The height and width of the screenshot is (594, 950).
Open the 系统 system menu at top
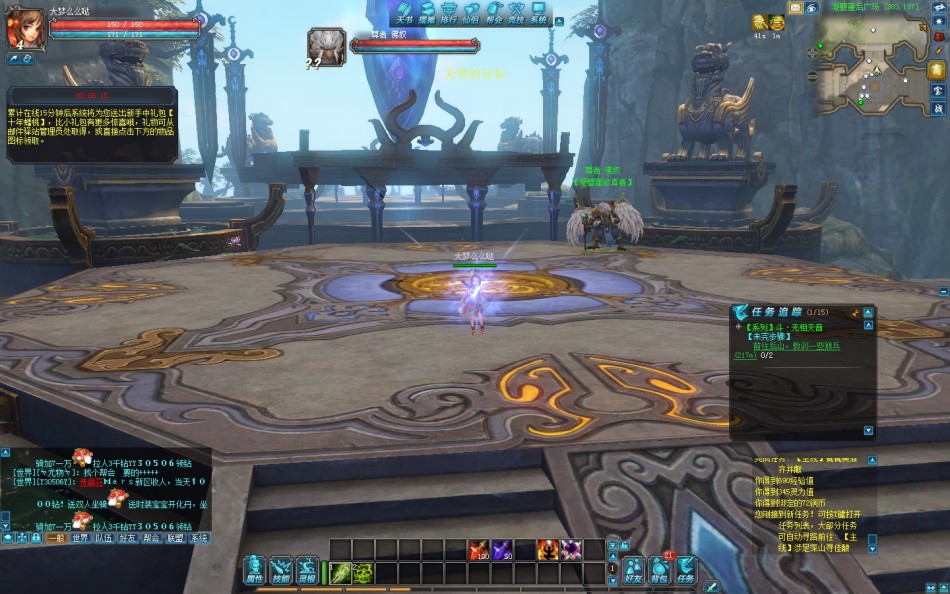point(539,12)
